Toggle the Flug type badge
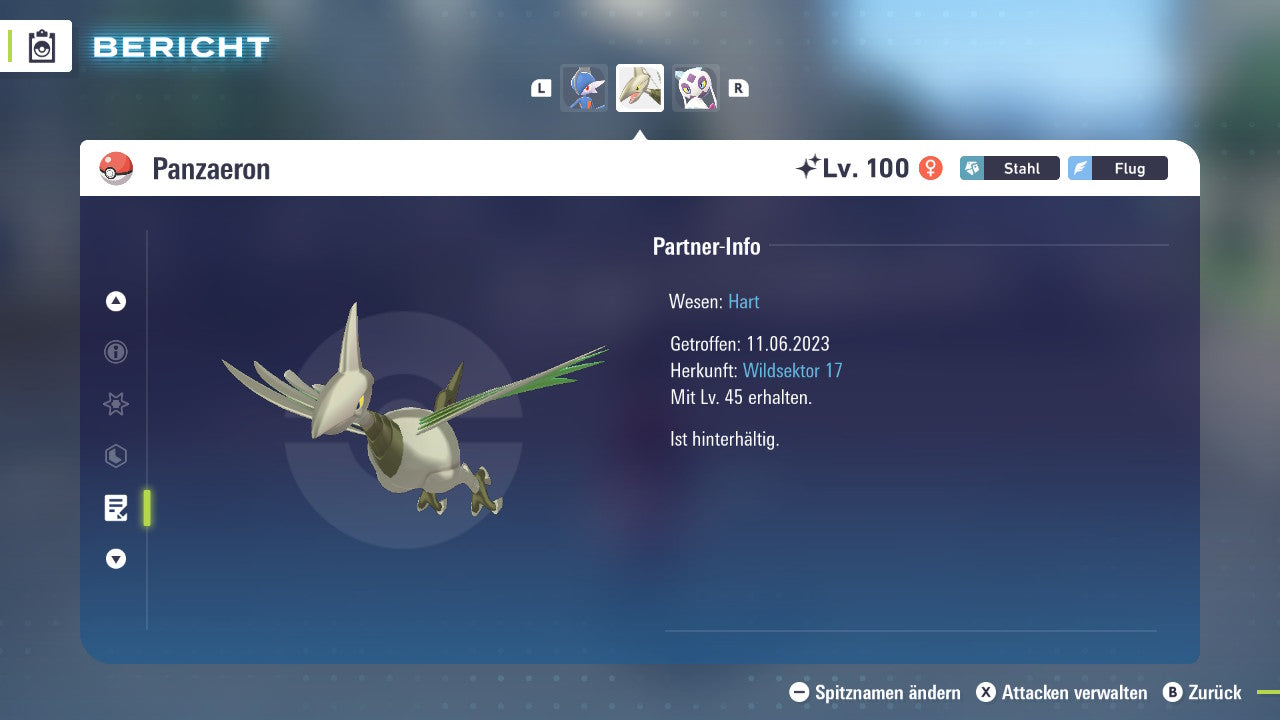 point(1118,168)
